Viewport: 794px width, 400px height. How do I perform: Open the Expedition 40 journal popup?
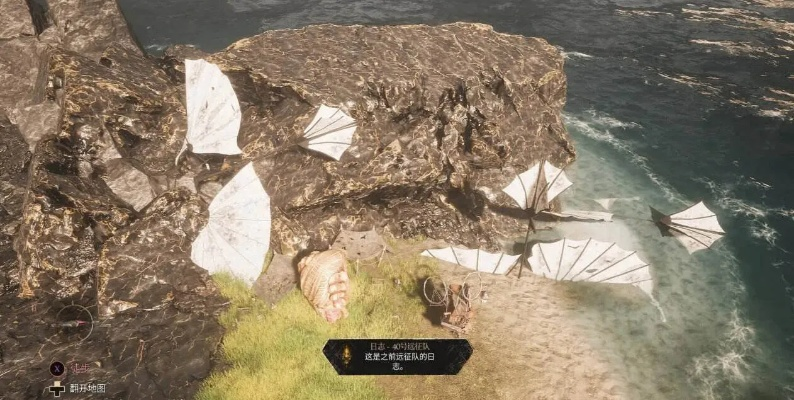(x=397, y=356)
